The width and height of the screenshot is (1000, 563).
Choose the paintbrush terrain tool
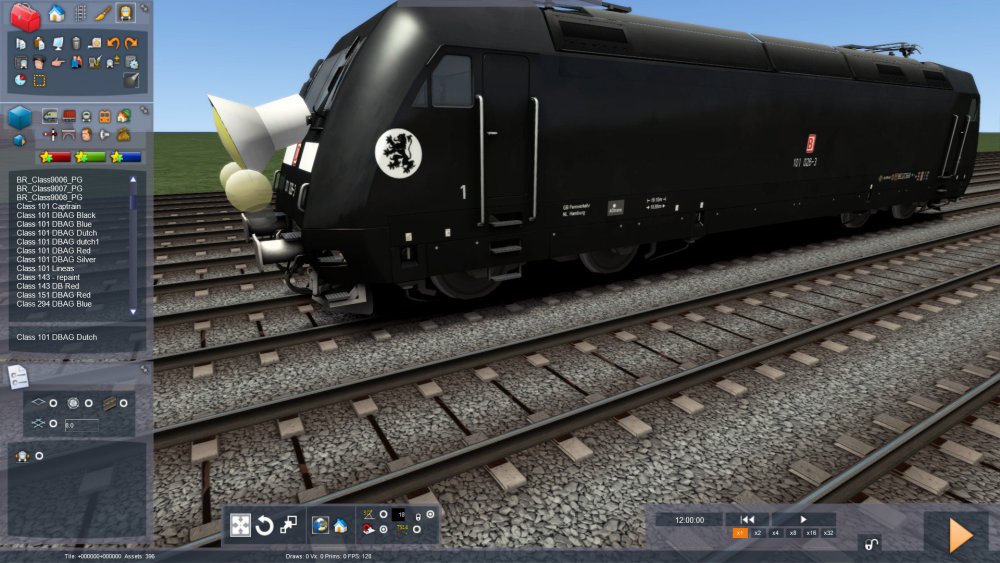pos(102,13)
